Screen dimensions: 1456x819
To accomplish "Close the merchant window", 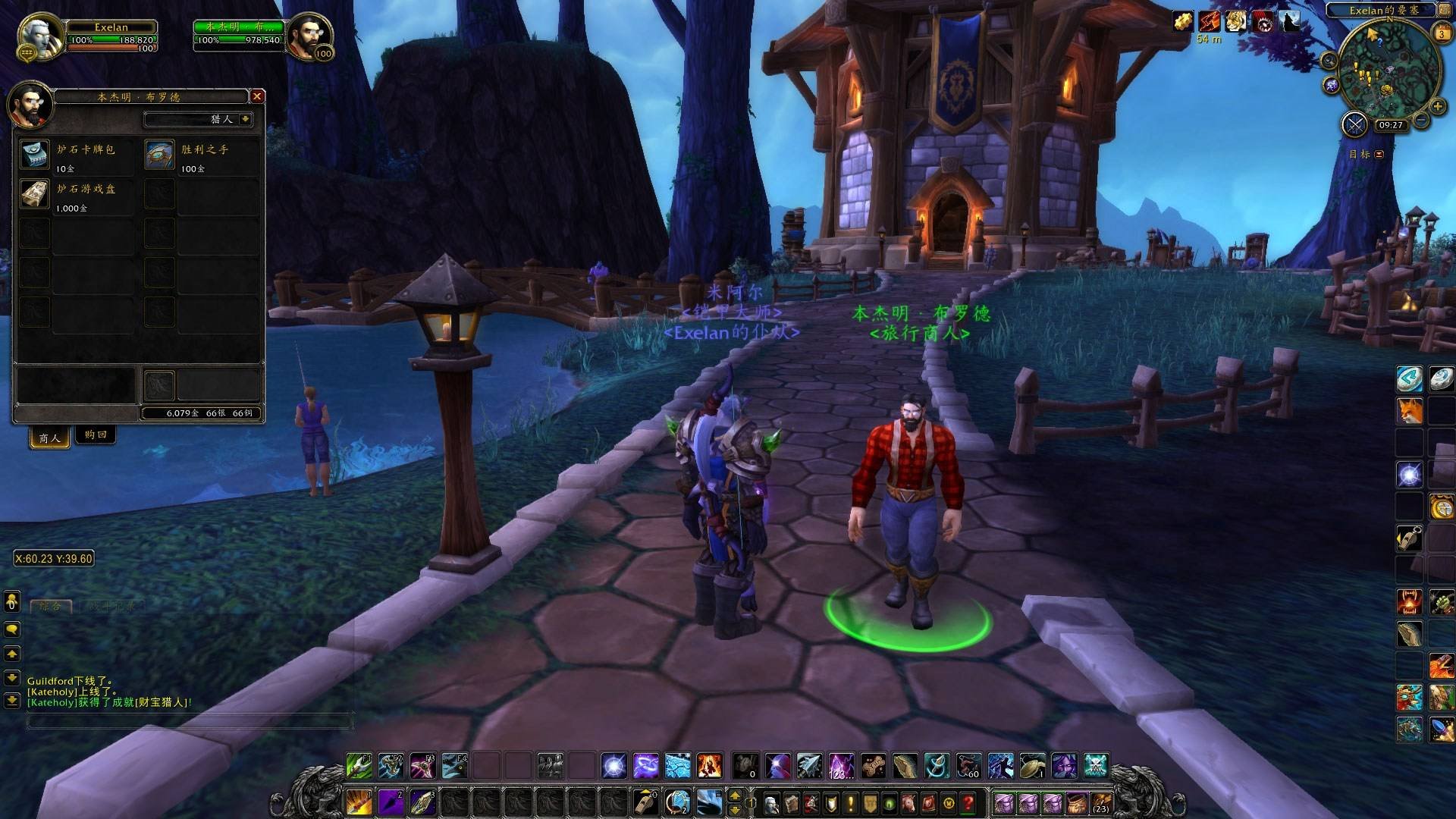I will point(257,96).
